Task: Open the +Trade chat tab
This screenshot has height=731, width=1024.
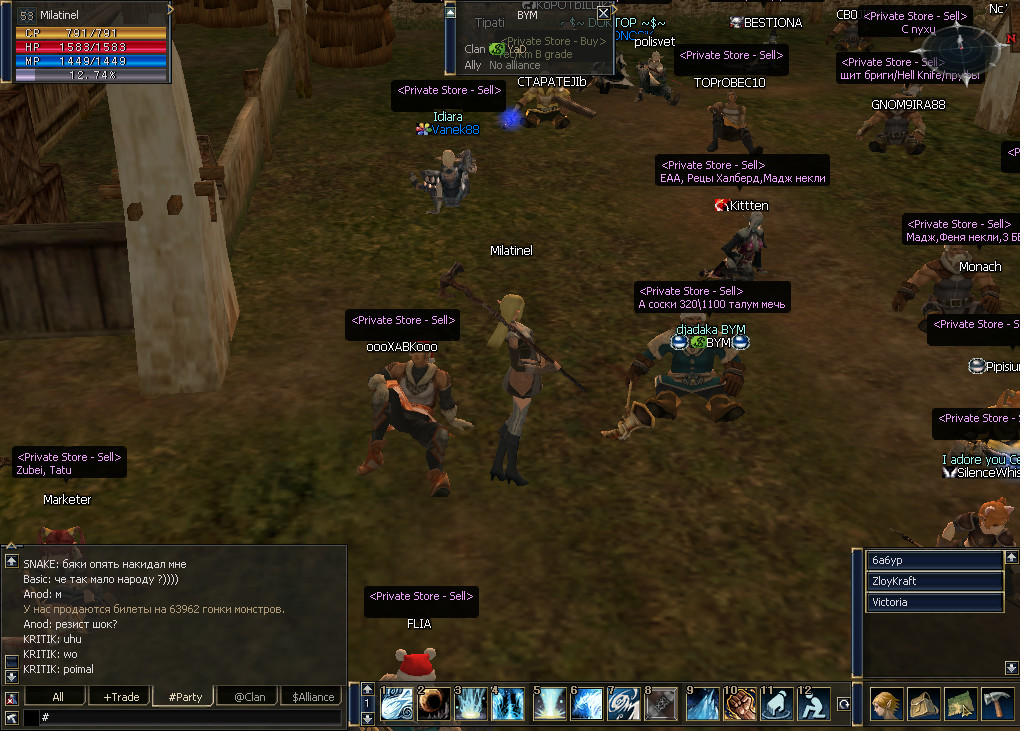Action: point(121,697)
